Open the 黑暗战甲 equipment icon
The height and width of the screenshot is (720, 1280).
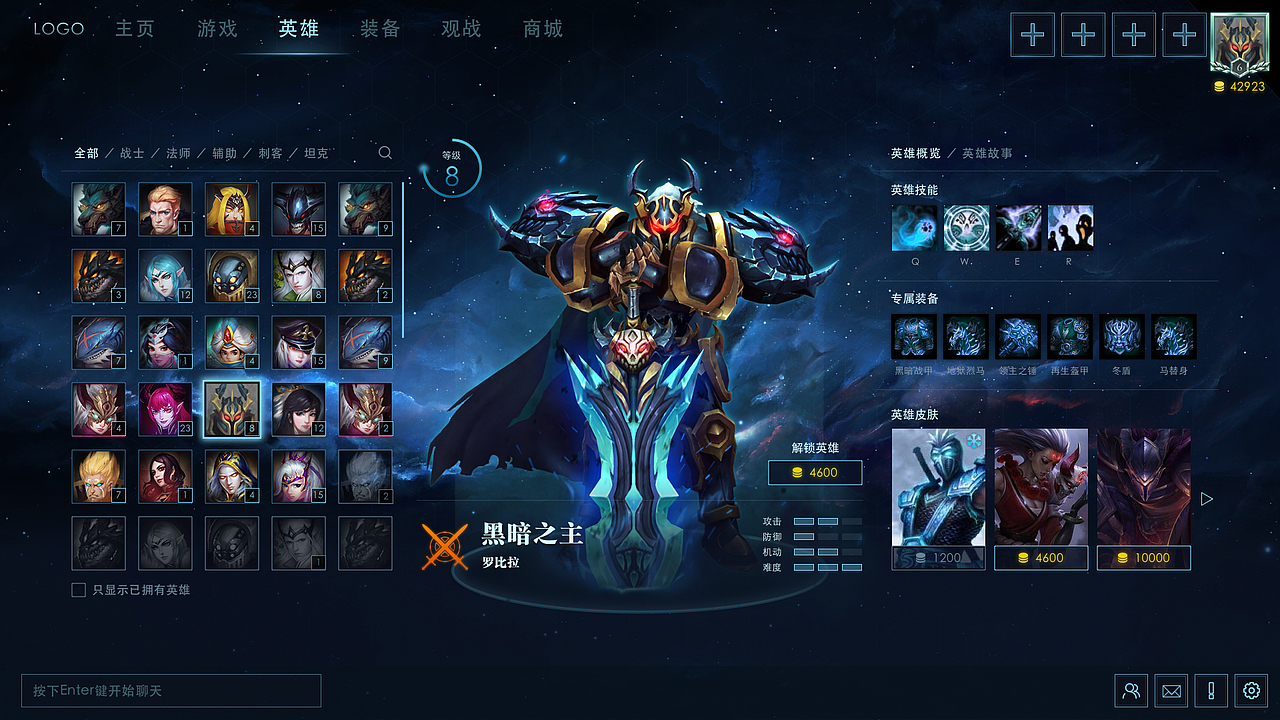pyautogui.click(x=913, y=336)
